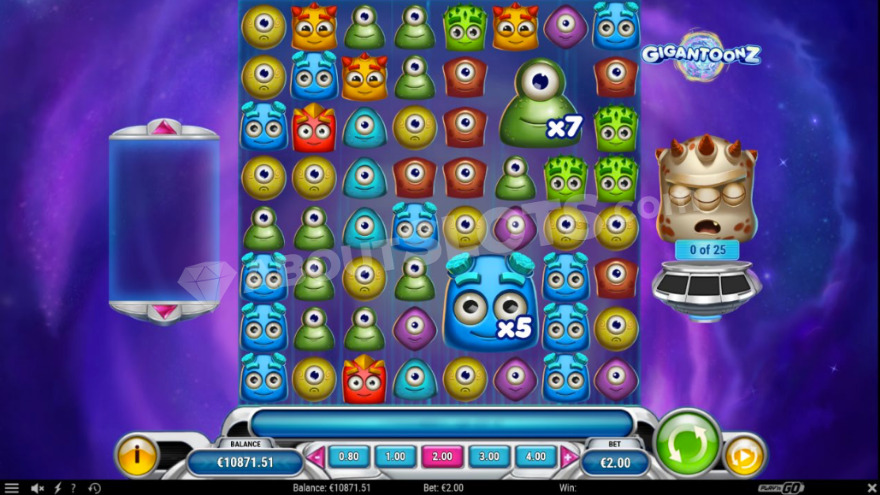Image resolution: width=880 pixels, height=495 pixels.
Task: Open the help question mark
Action: (x=74, y=488)
